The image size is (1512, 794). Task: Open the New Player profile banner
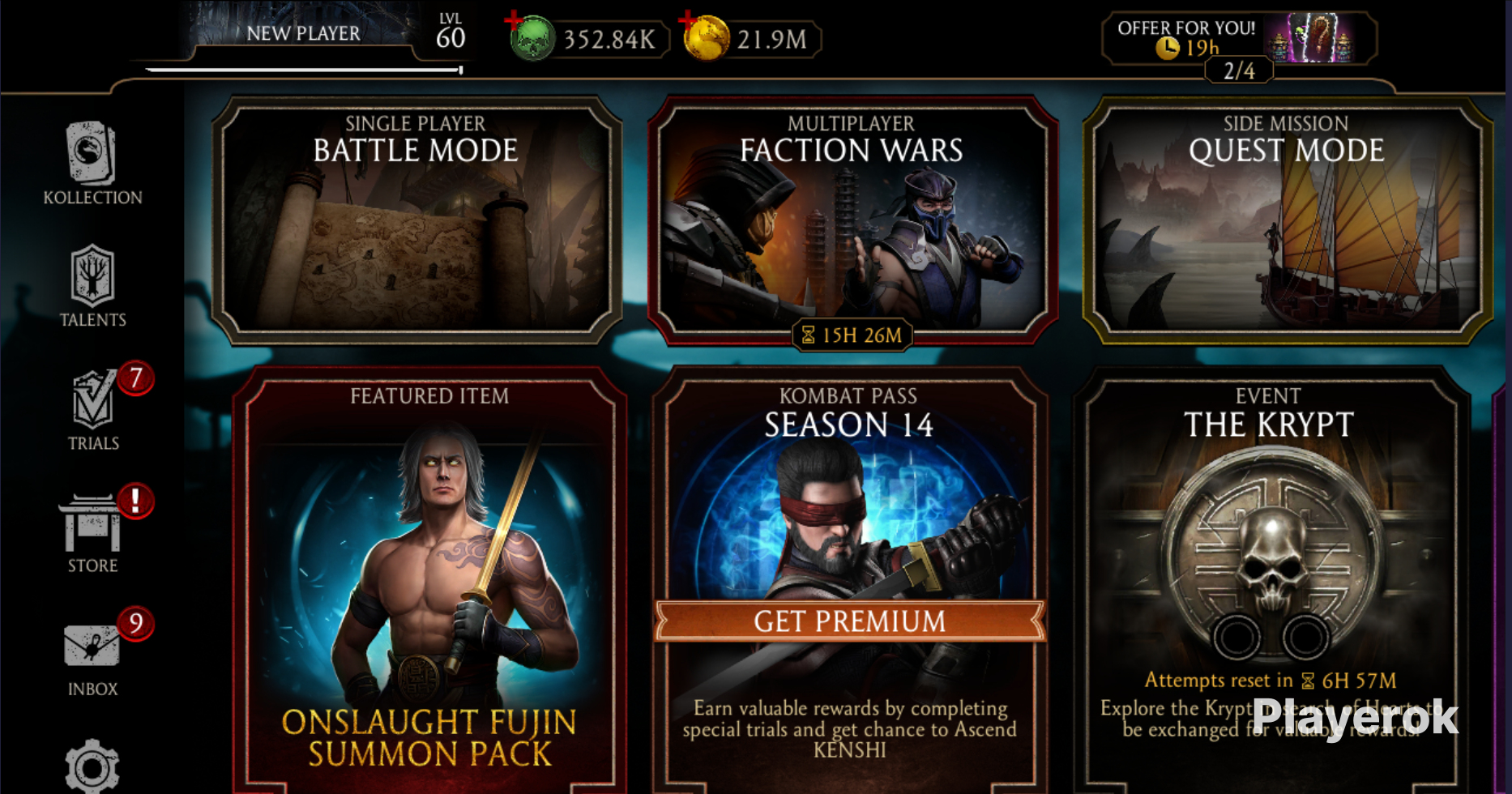coord(303,34)
